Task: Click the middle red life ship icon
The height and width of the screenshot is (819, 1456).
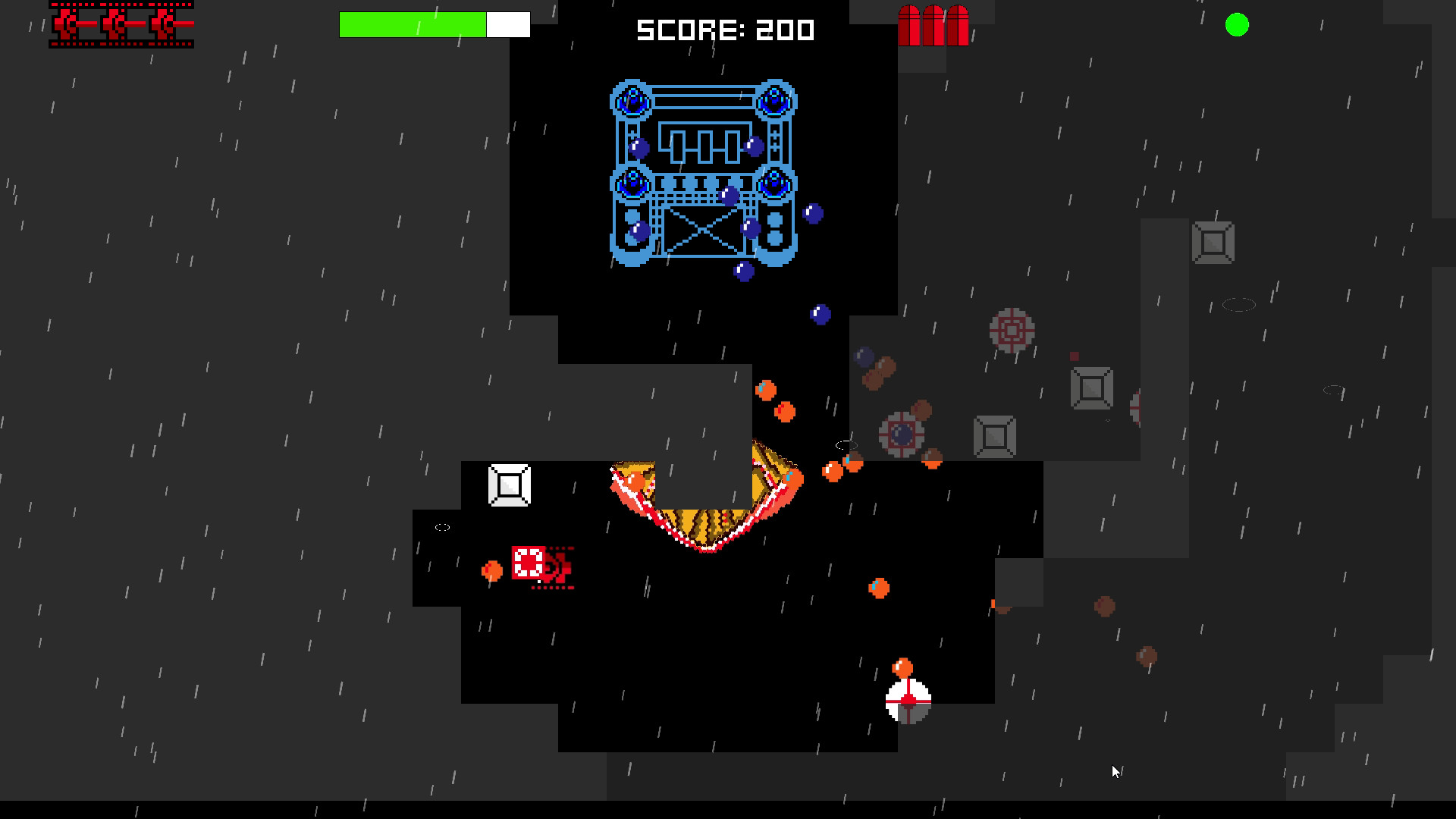Action: click(x=115, y=24)
